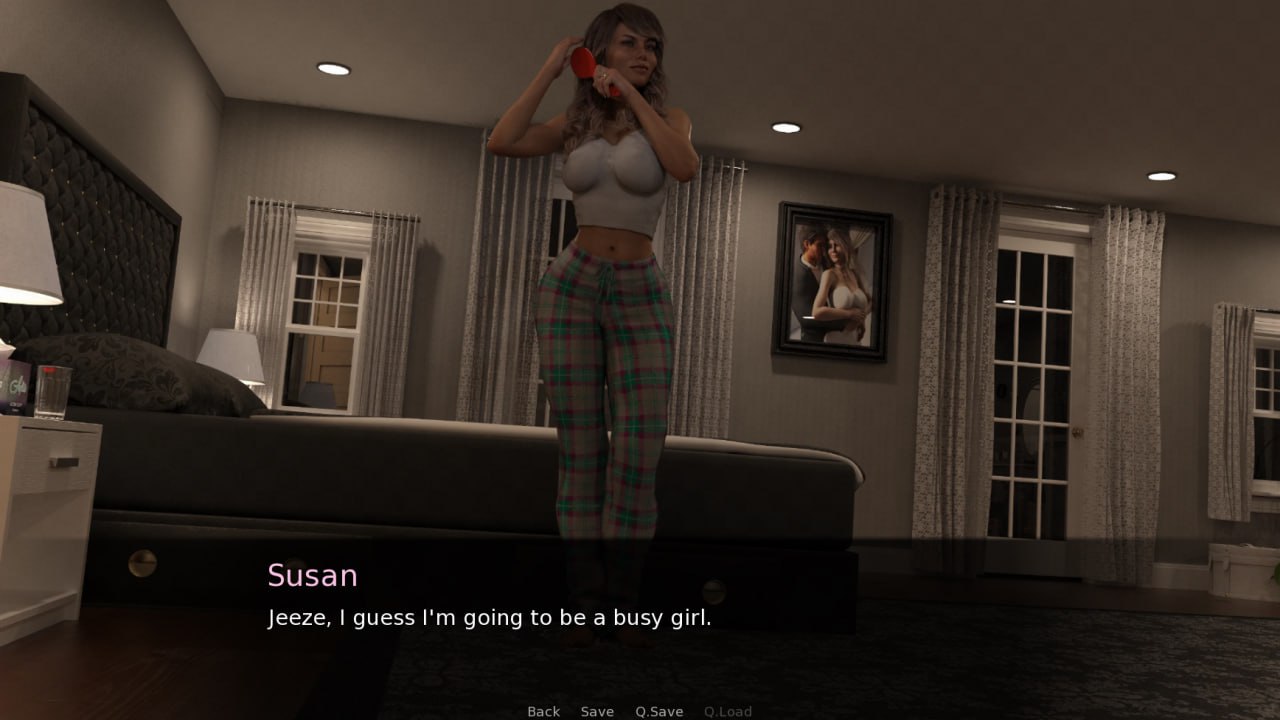The width and height of the screenshot is (1280, 720).
Task: Click Back in the quick menu
Action: click(x=543, y=711)
